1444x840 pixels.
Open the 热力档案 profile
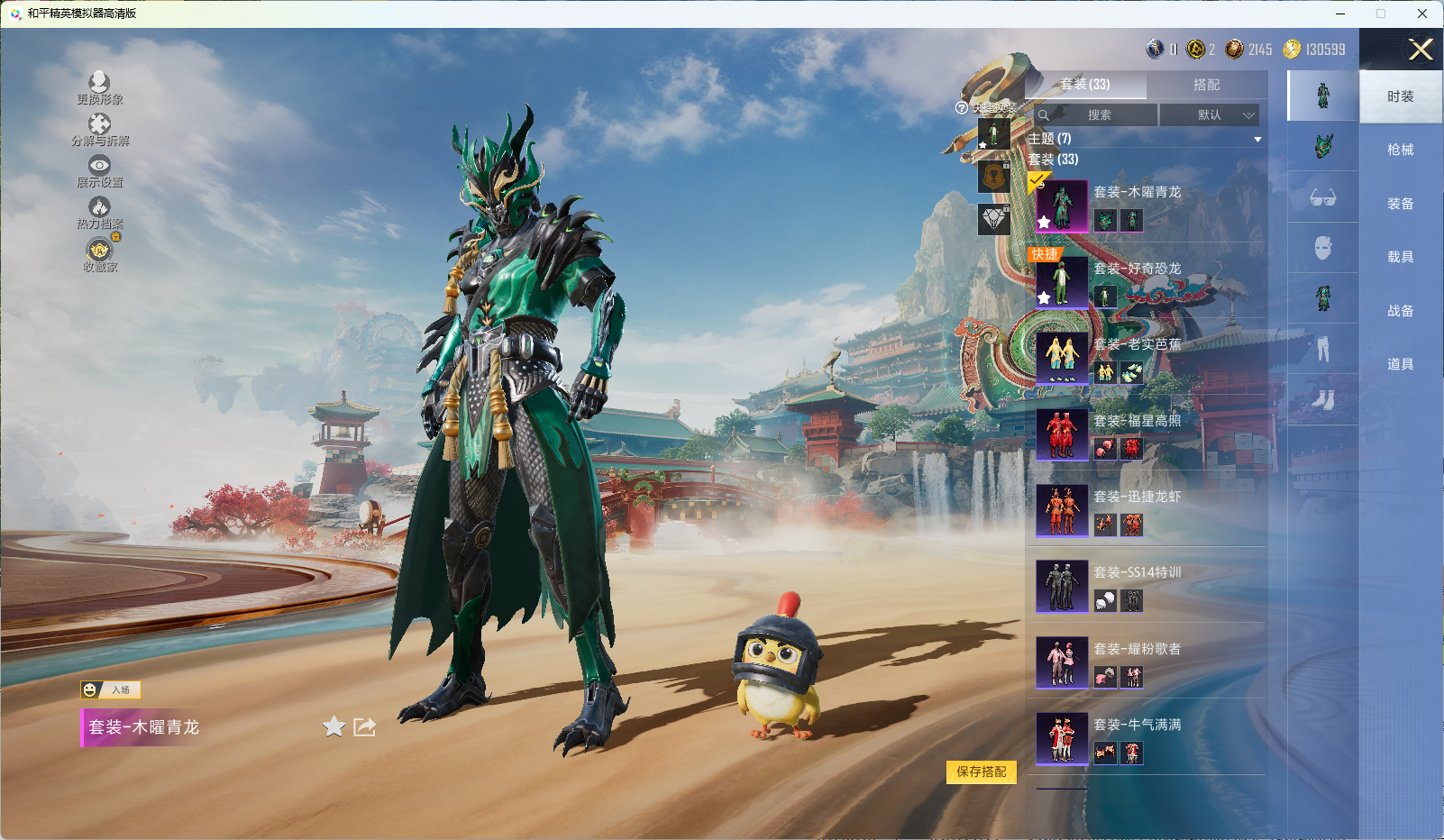(99, 213)
